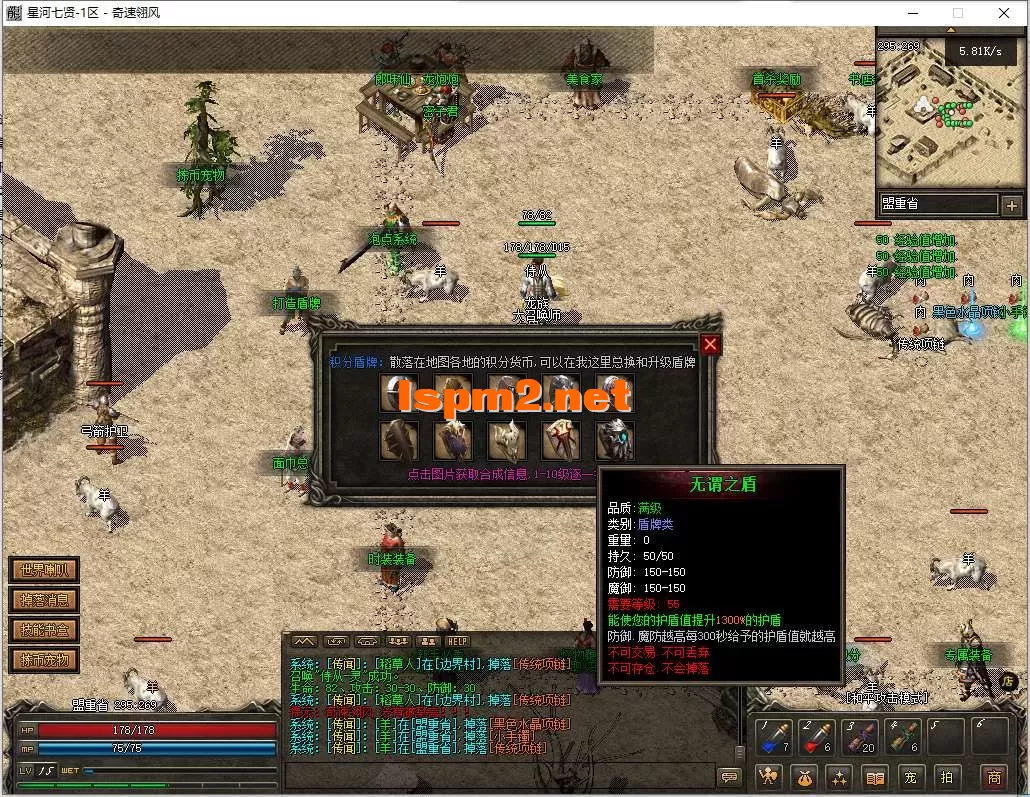Open the 技能书盒 skill book box
The width and height of the screenshot is (1030, 797).
coord(43,630)
